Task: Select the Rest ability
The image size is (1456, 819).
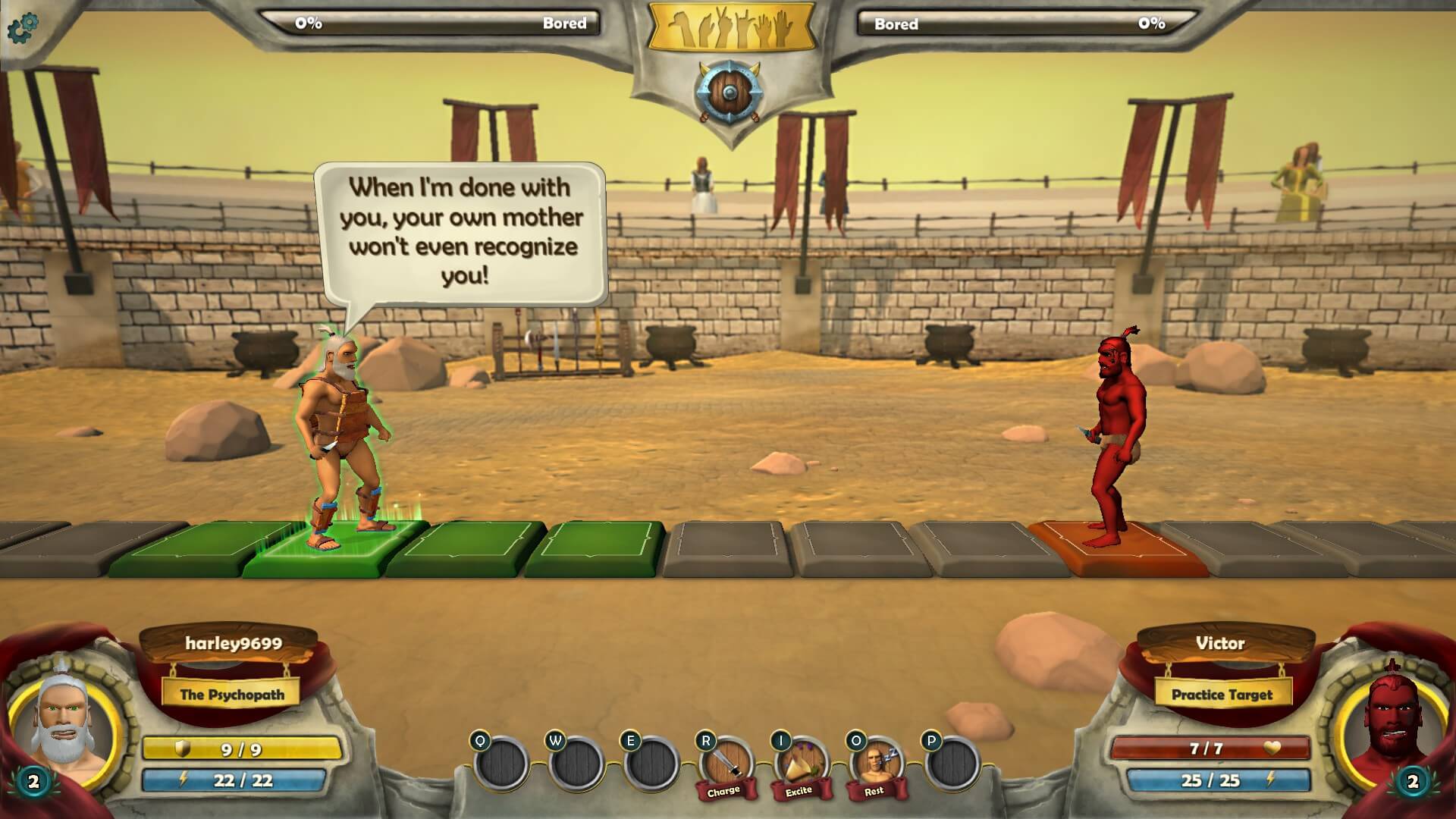Action: click(875, 764)
